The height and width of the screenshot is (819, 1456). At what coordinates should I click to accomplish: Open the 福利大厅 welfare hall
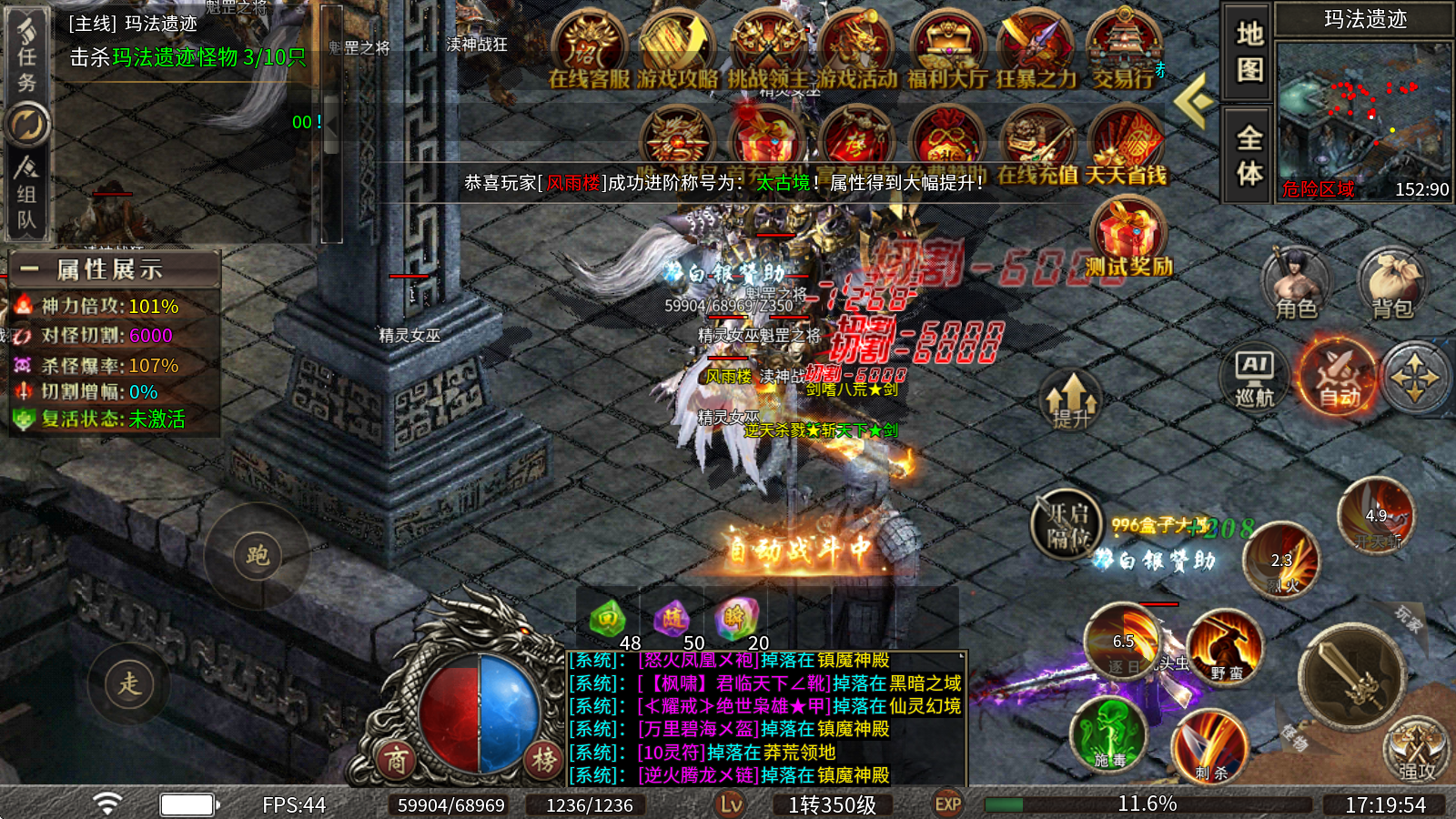tap(946, 51)
